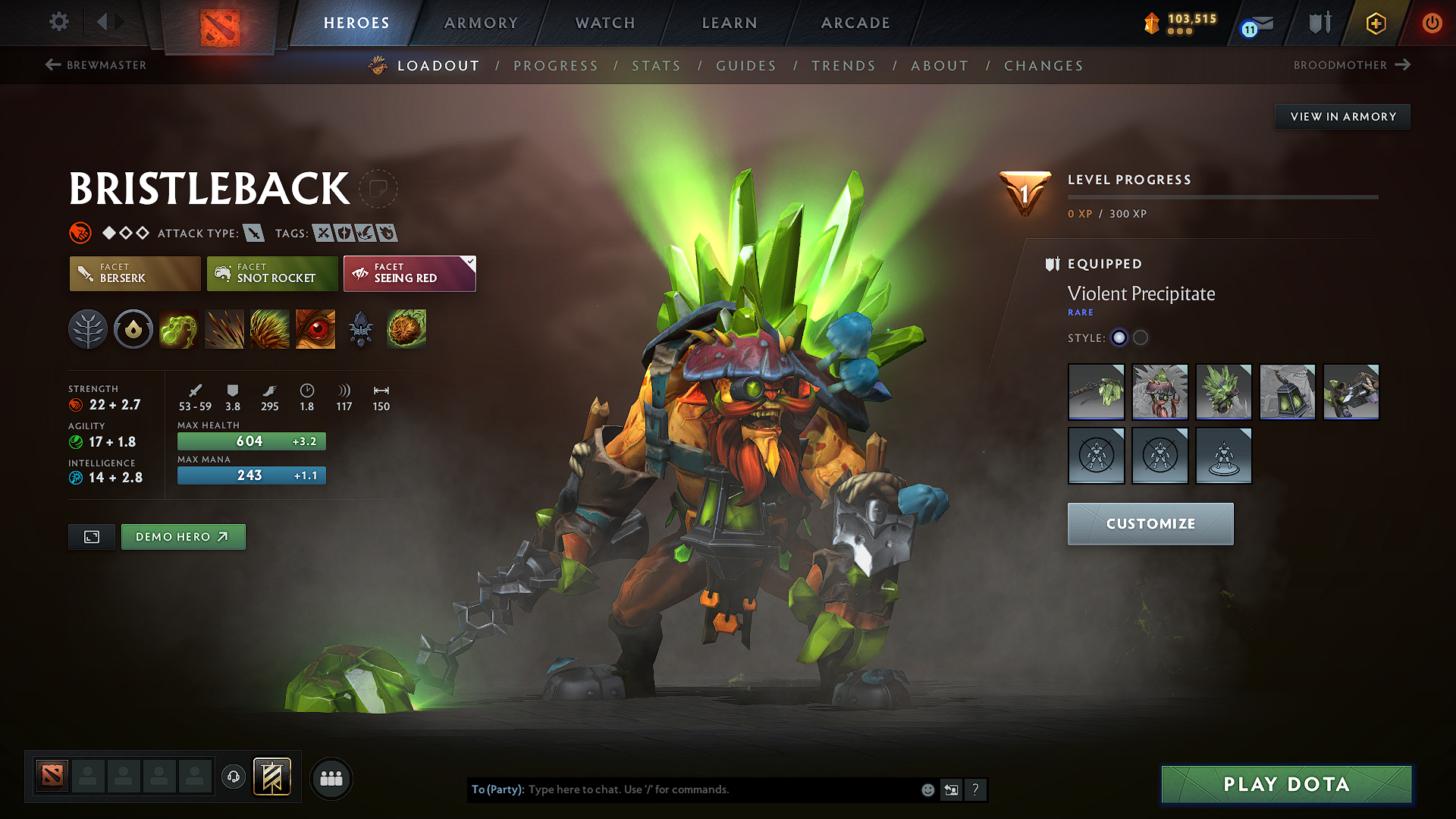Open the ARMORY menu
1456x819 pixels.
point(481,23)
